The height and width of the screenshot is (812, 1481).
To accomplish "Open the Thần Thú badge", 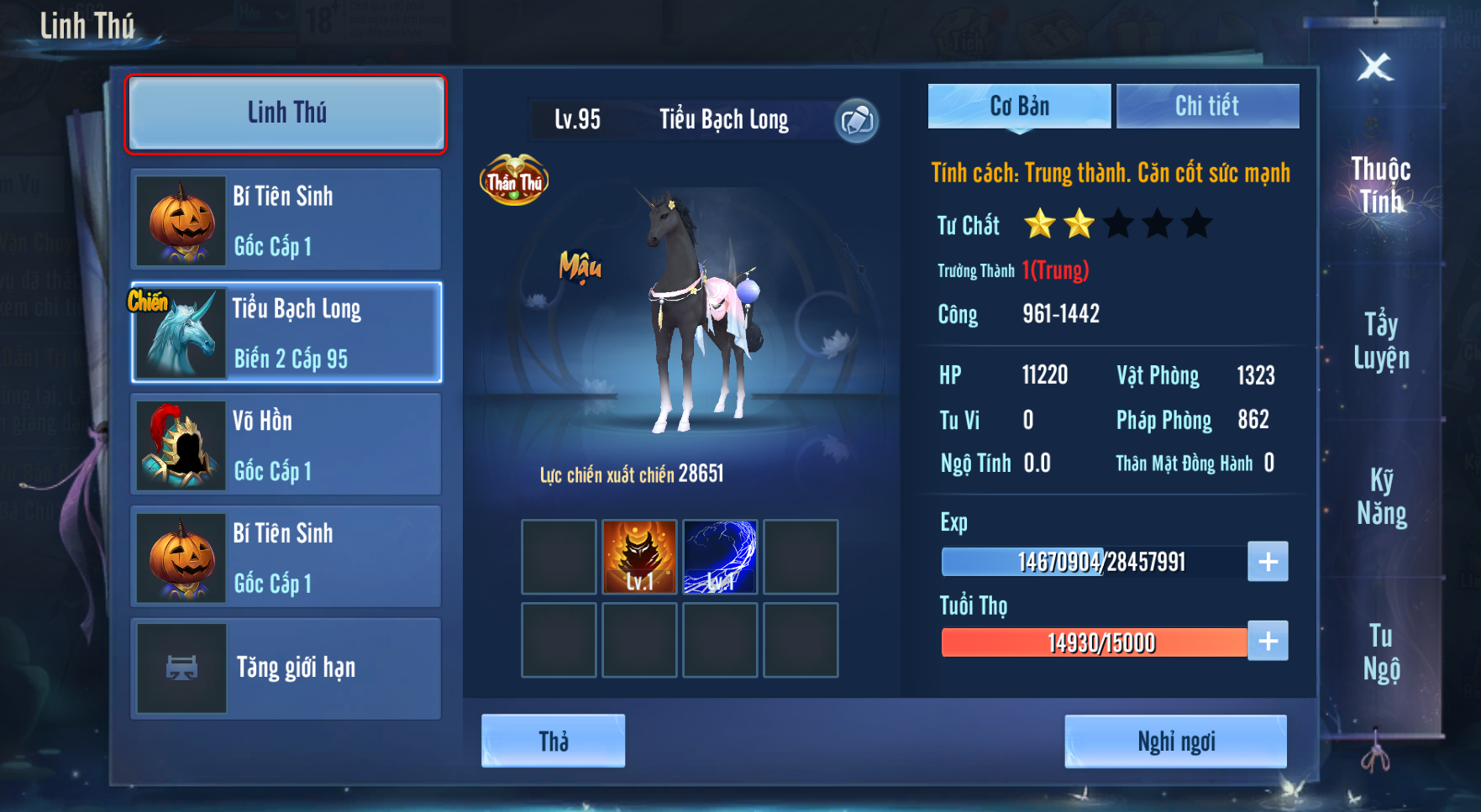I will coord(514,180).
